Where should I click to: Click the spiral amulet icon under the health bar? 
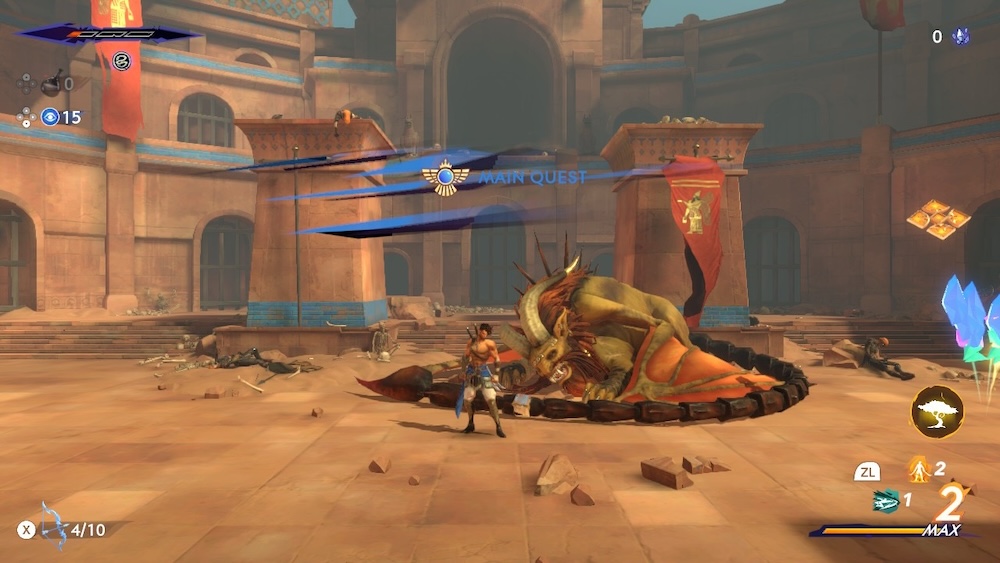click(121, 61)
